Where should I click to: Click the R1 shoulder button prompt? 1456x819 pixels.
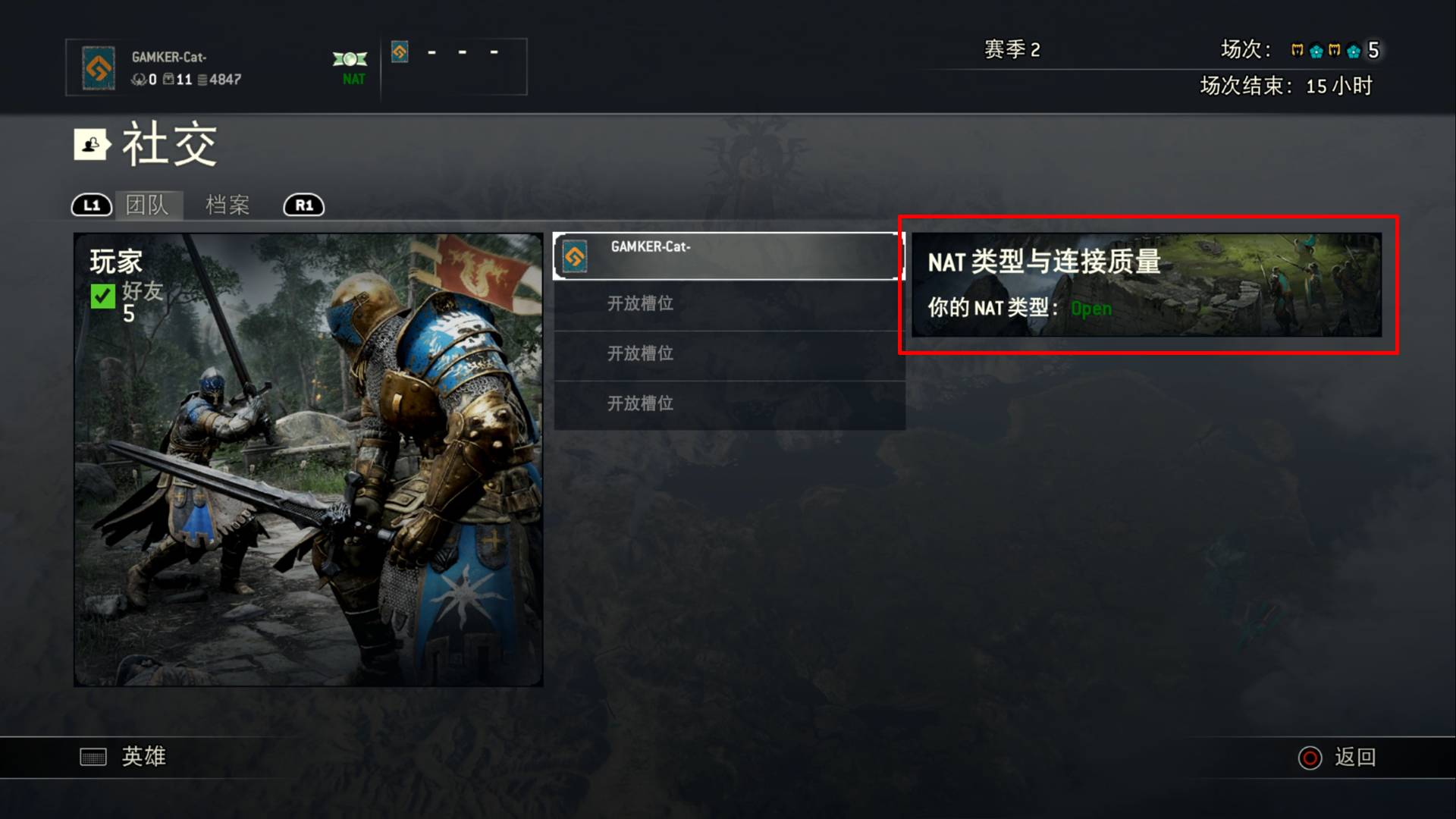click(x=303, y=205)
